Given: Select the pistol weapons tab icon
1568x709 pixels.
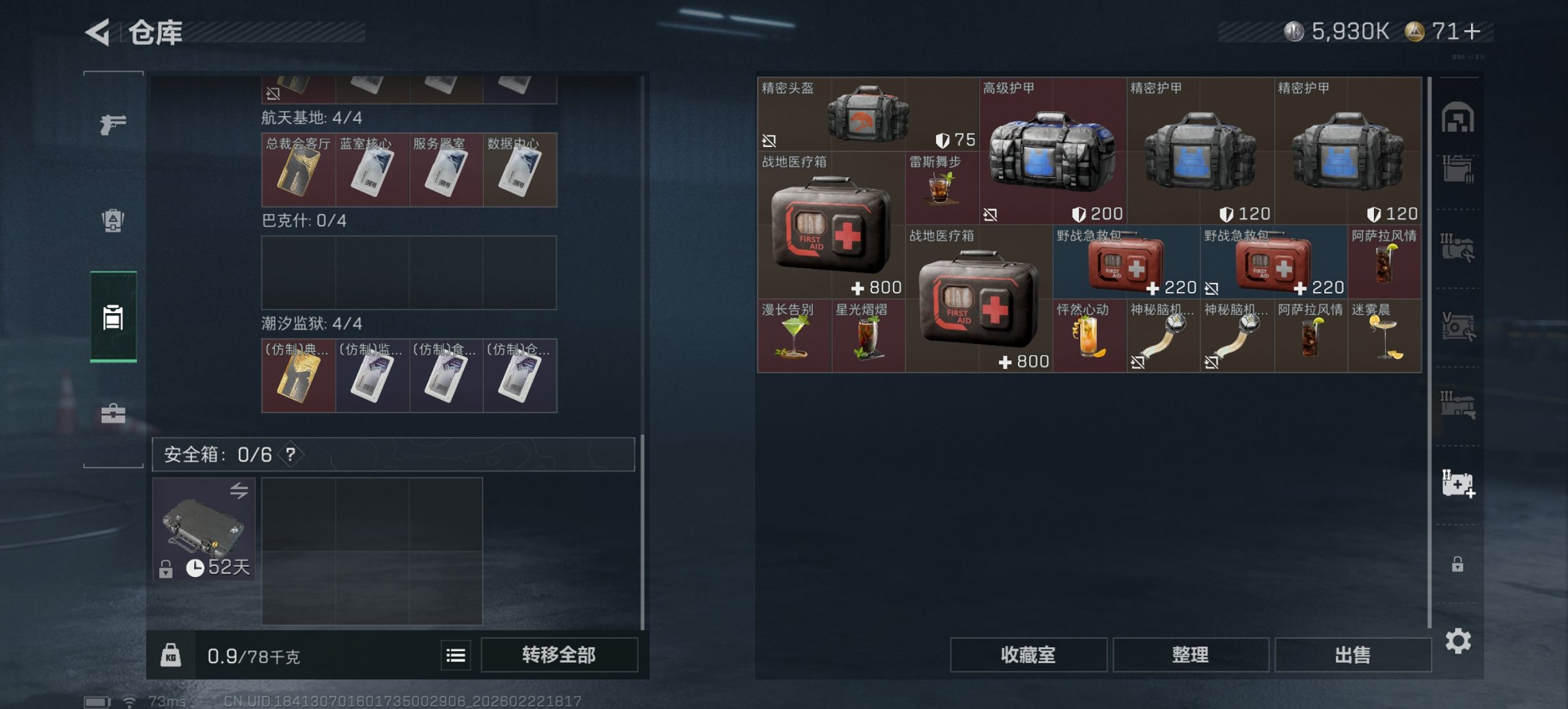Looking at the screenshot, I should click(x=115, y=125).
